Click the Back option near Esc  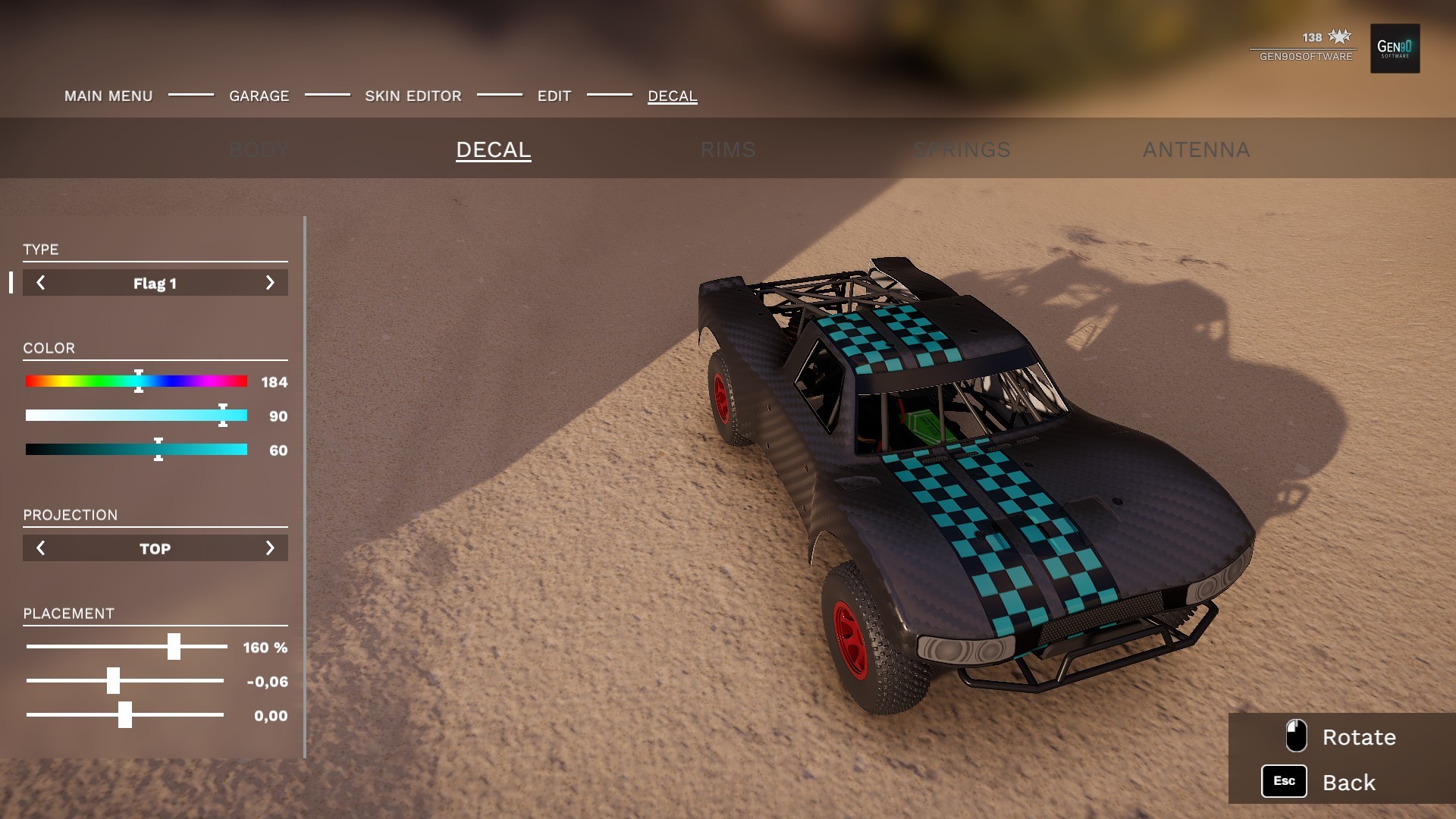1350,781
